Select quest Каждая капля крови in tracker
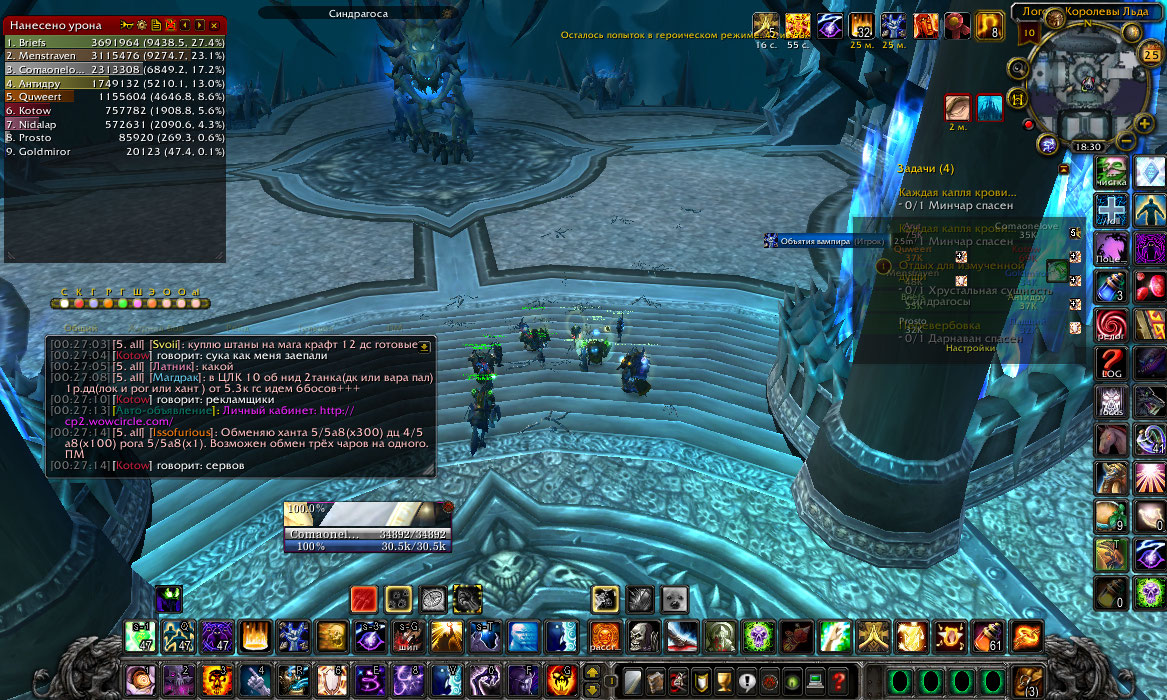The image size is (1167, 700). click(x=957, y=192)
